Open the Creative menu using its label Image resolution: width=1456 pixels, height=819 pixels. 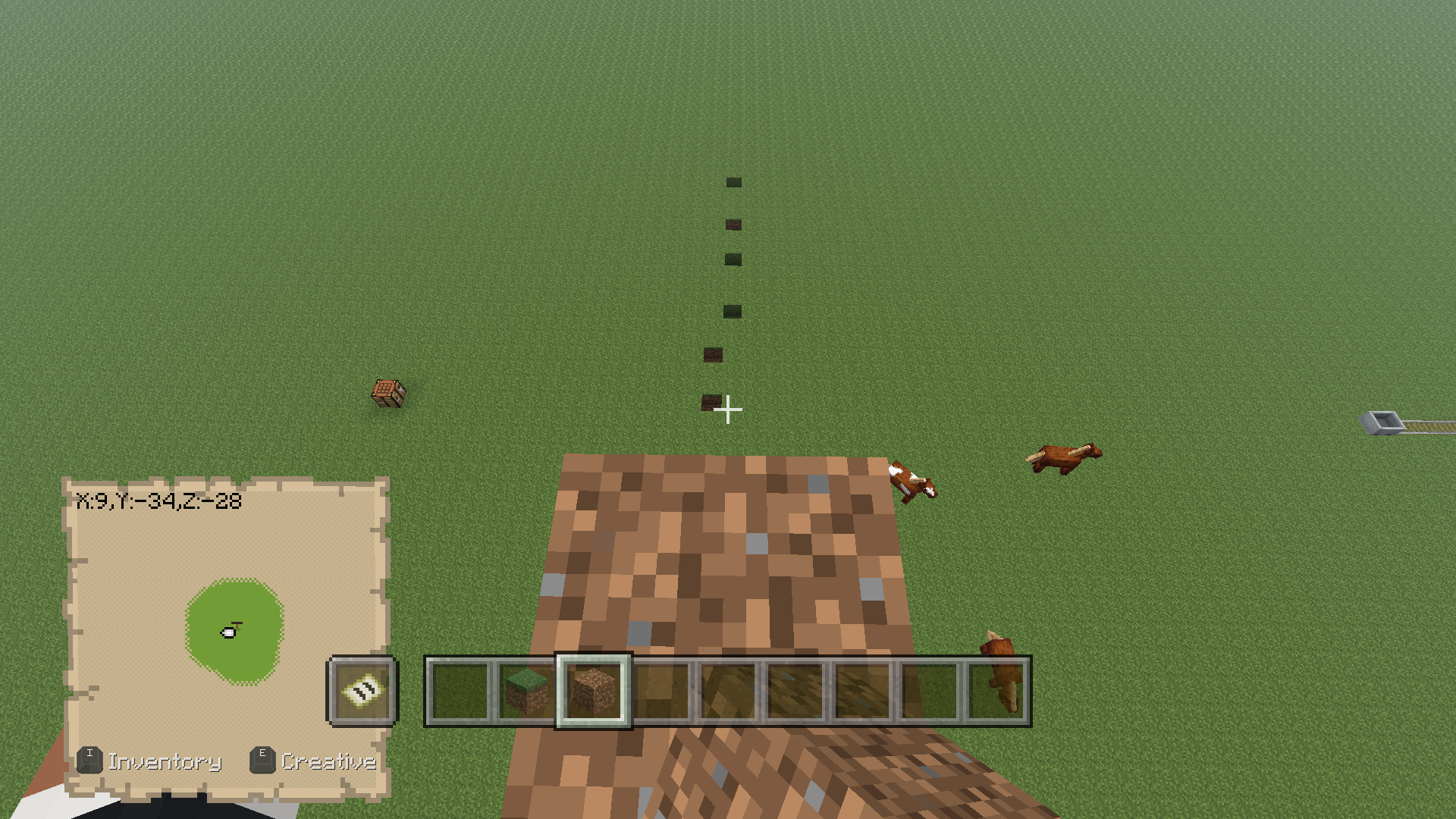tap(329, 761)
